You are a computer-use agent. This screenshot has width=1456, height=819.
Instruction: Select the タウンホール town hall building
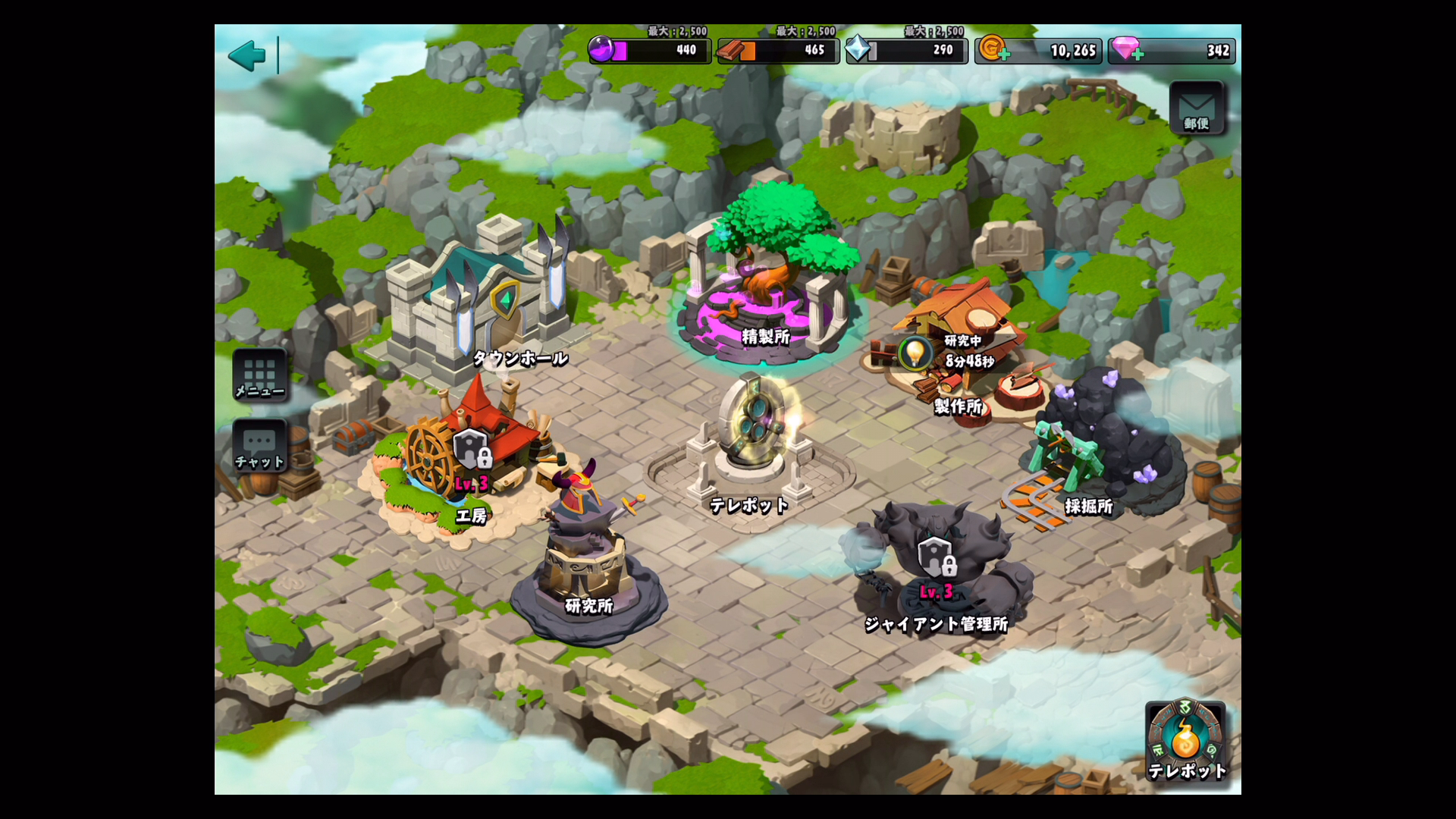pos(485,303)
